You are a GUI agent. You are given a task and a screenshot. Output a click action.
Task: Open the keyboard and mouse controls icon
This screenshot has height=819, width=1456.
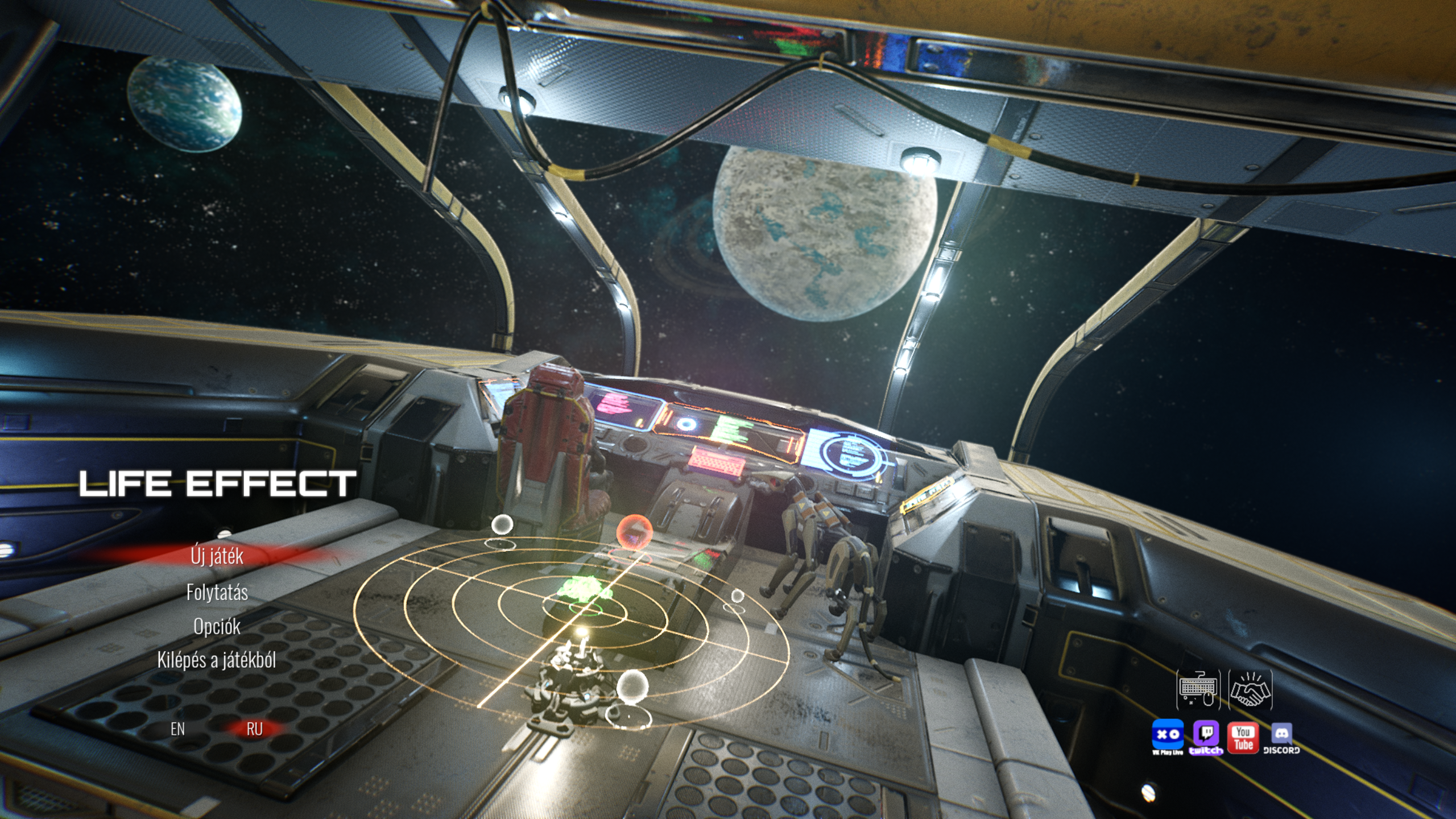[x=1198, y=690]
